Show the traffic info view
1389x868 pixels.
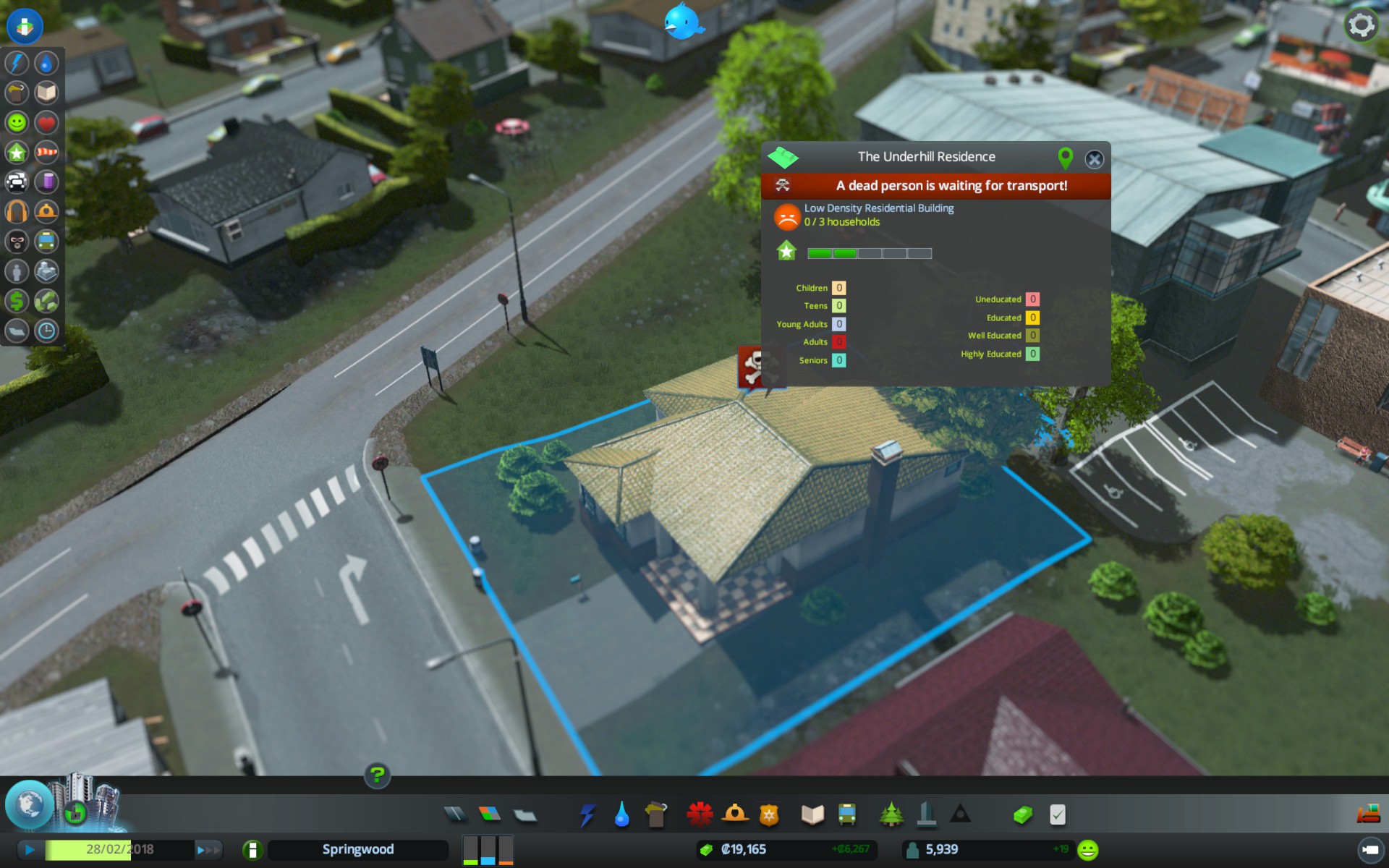click(x=17, y=182)
